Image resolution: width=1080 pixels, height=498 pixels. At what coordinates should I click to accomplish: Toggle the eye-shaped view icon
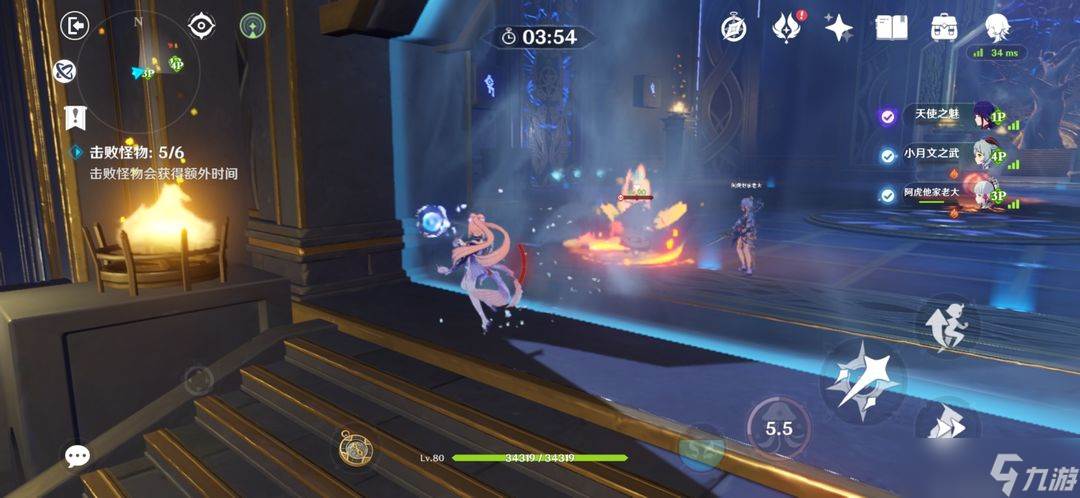point(202,26)
